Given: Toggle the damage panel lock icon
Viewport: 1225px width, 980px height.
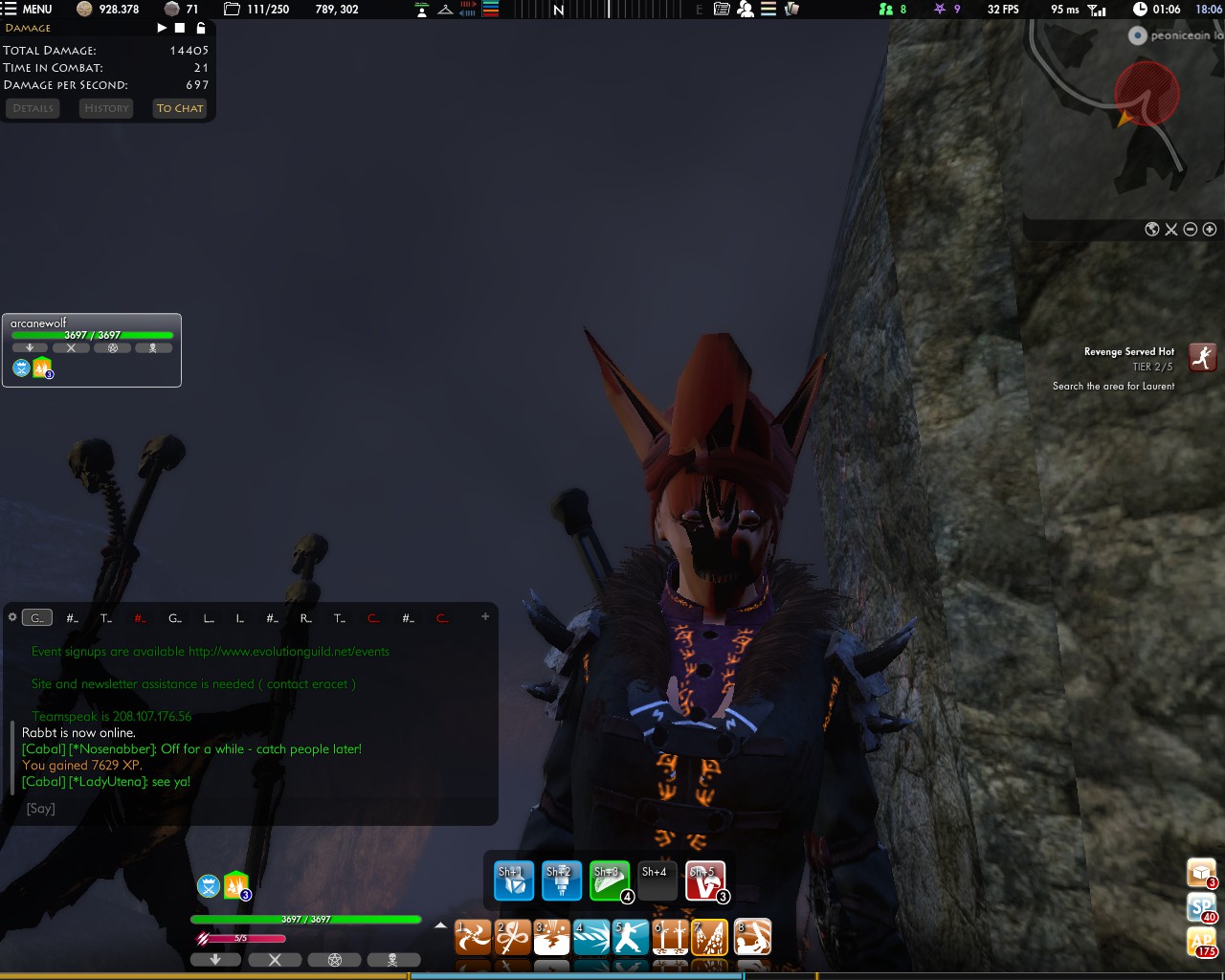Looking at the screenshot, I should [201, 28].
